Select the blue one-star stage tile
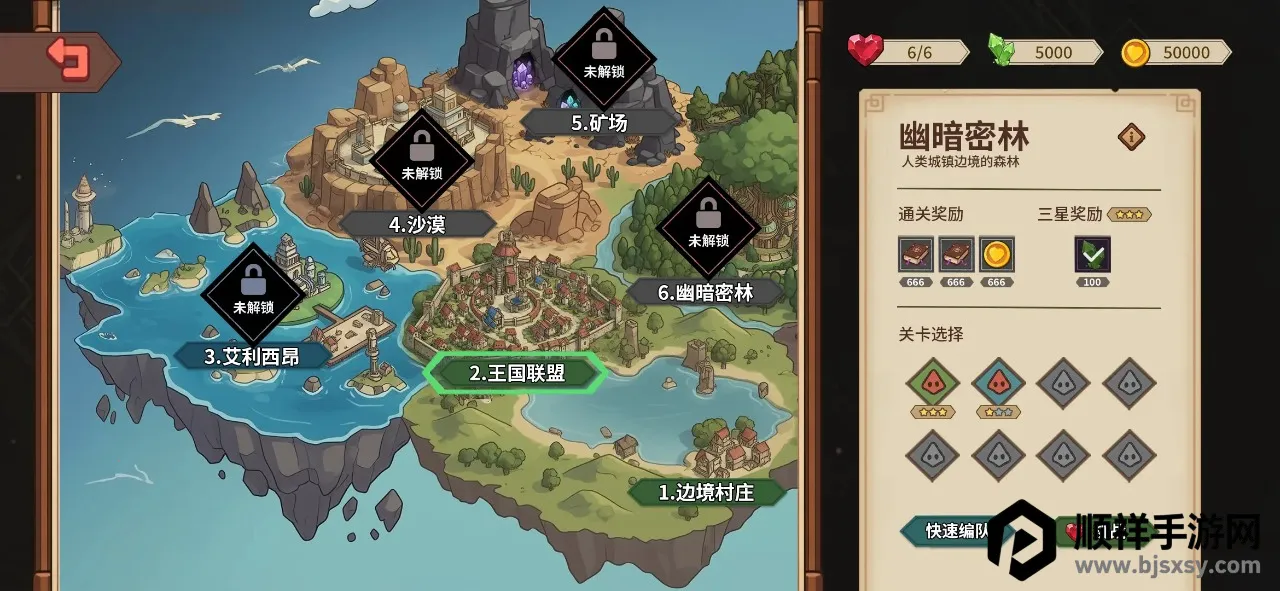1280x591 pixels. tap(998, 383)
